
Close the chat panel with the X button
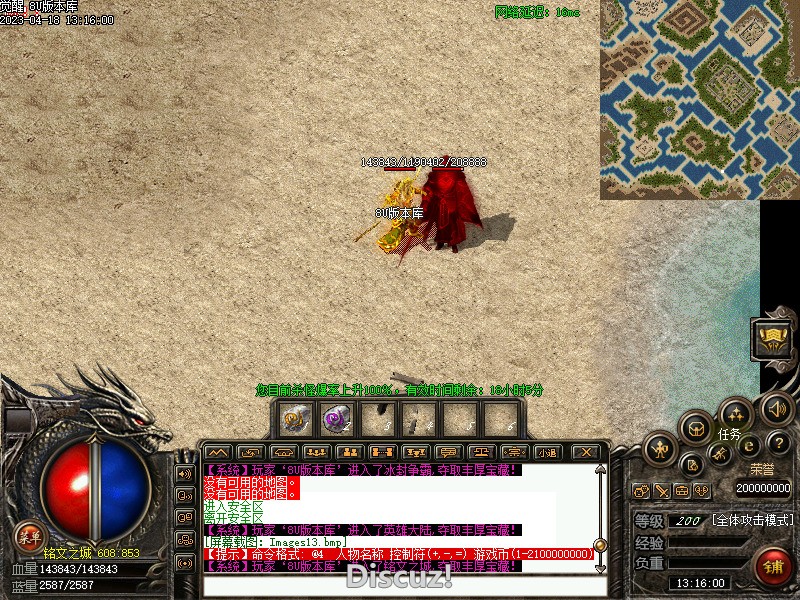pyautogui.click(x=587, y=452)
